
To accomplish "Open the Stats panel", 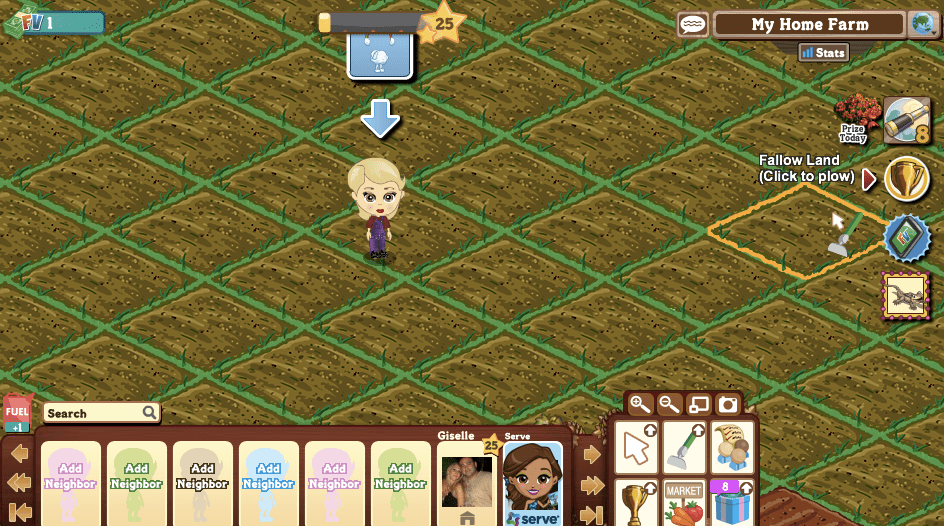I will (824, 53).
